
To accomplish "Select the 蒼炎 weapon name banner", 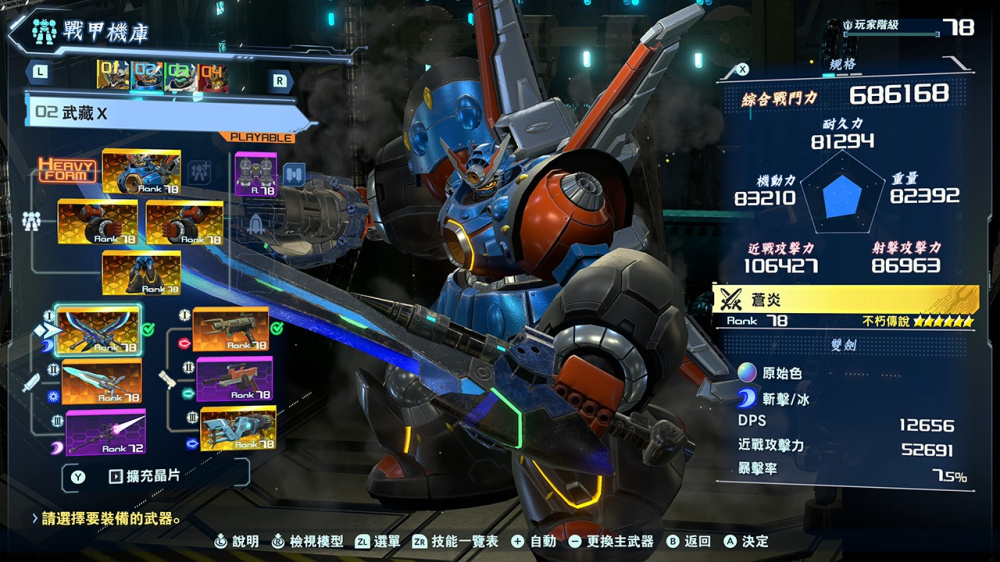I will coord(845,298).
